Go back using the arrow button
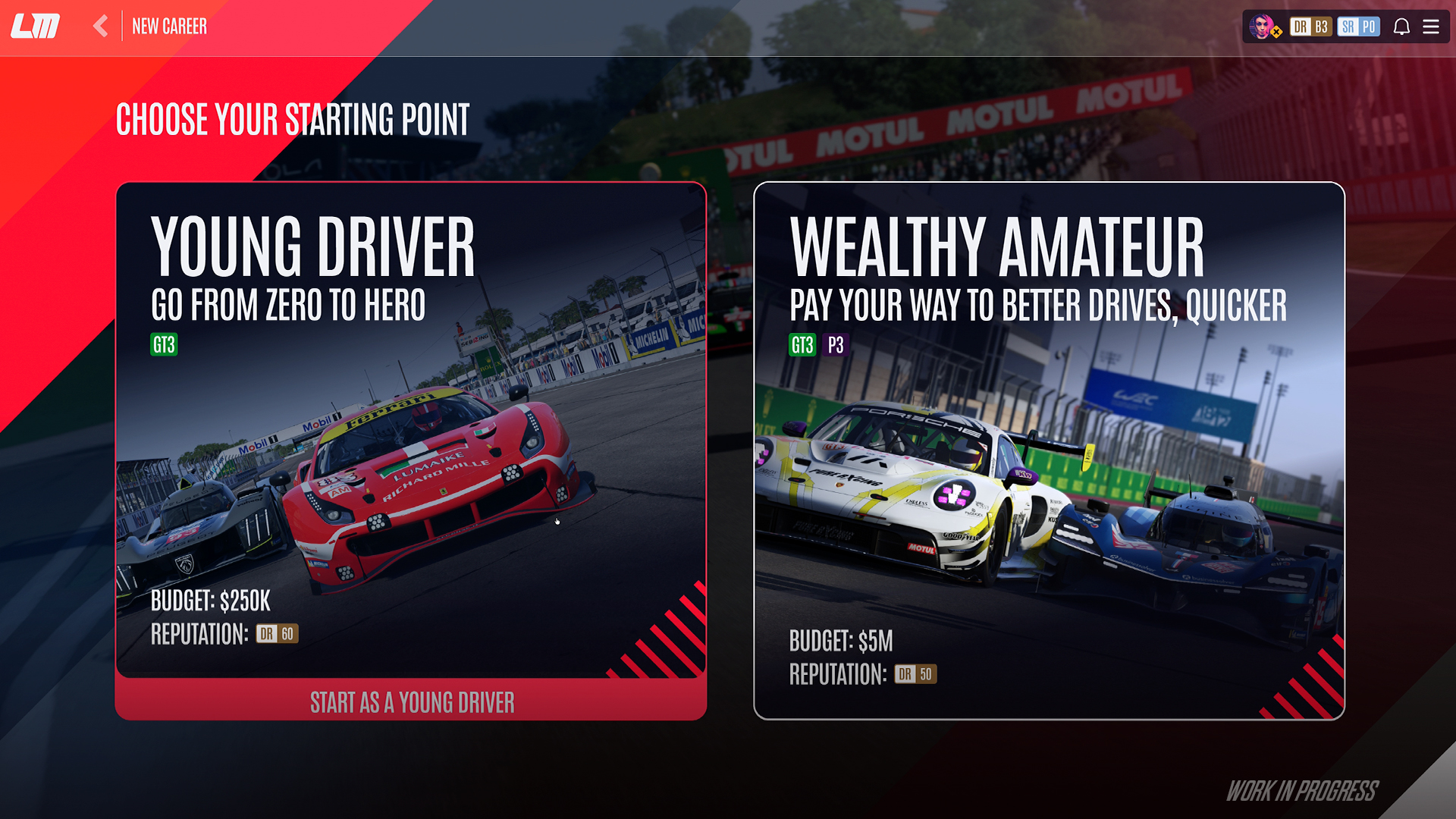Screen dimensions: 1456x819 (x=101, y=27)
